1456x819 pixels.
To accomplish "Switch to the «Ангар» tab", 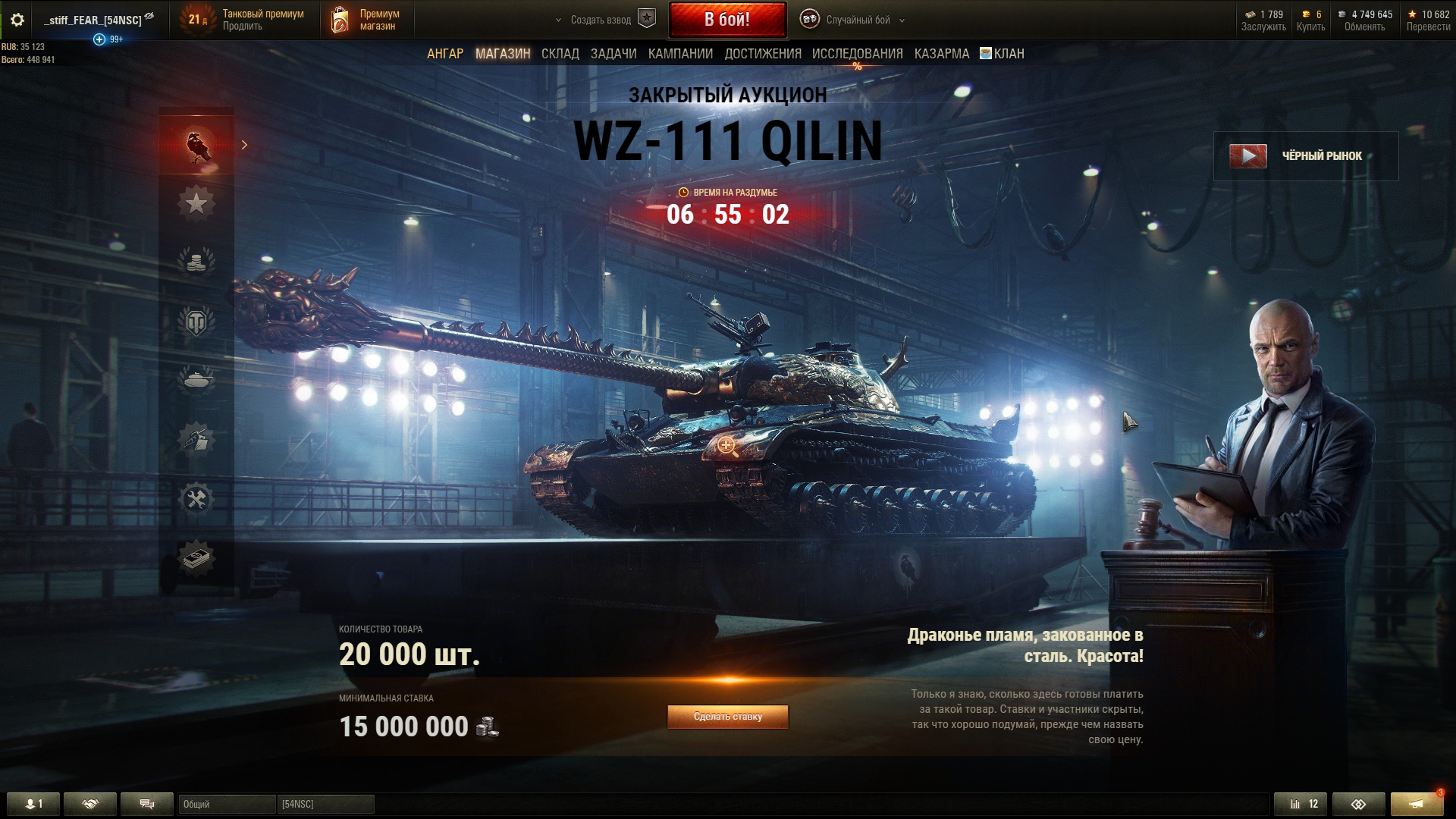I will [444, 54].
